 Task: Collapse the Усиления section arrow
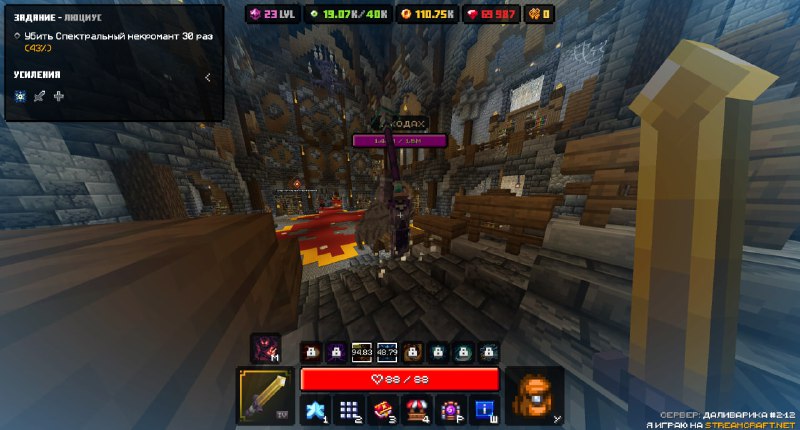pos(207,75)
